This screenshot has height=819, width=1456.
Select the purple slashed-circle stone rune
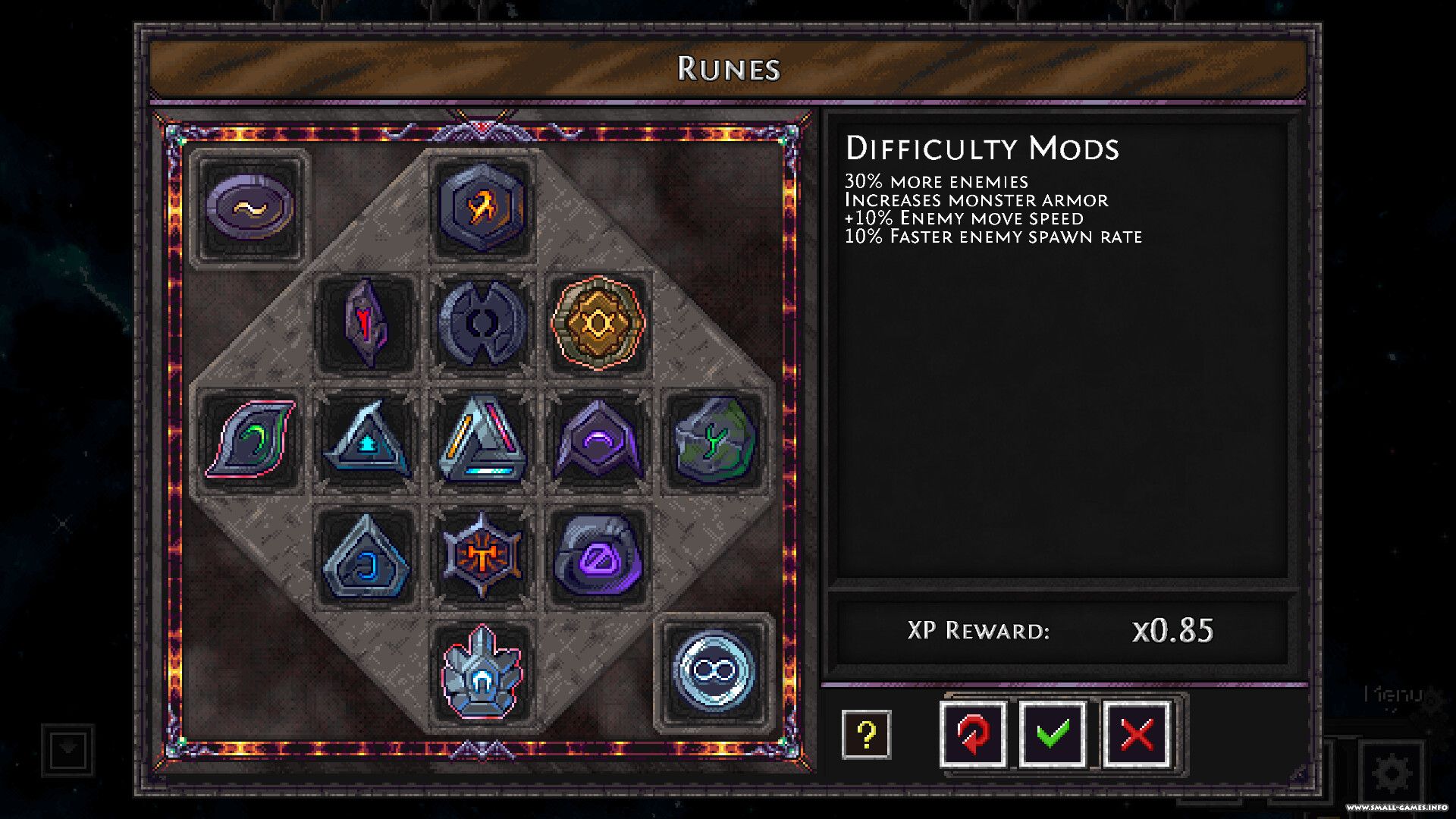(598, 556)
